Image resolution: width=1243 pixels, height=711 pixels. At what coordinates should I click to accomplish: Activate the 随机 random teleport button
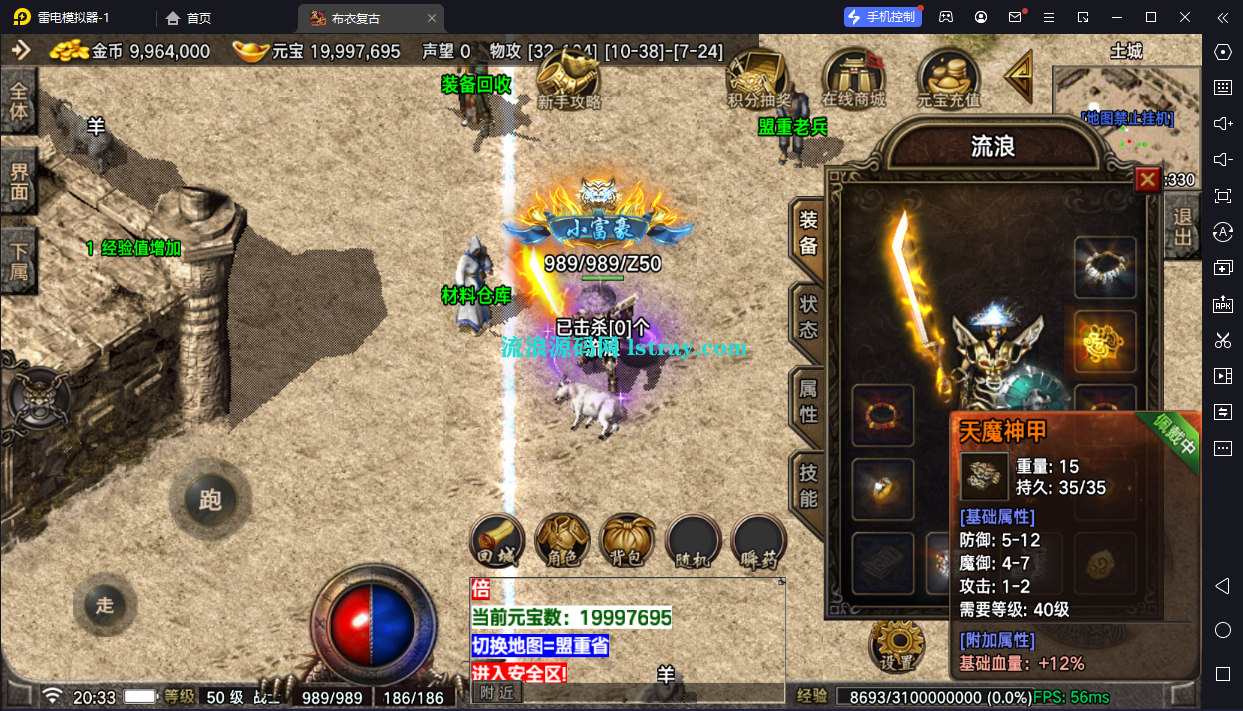pos(693,543)
